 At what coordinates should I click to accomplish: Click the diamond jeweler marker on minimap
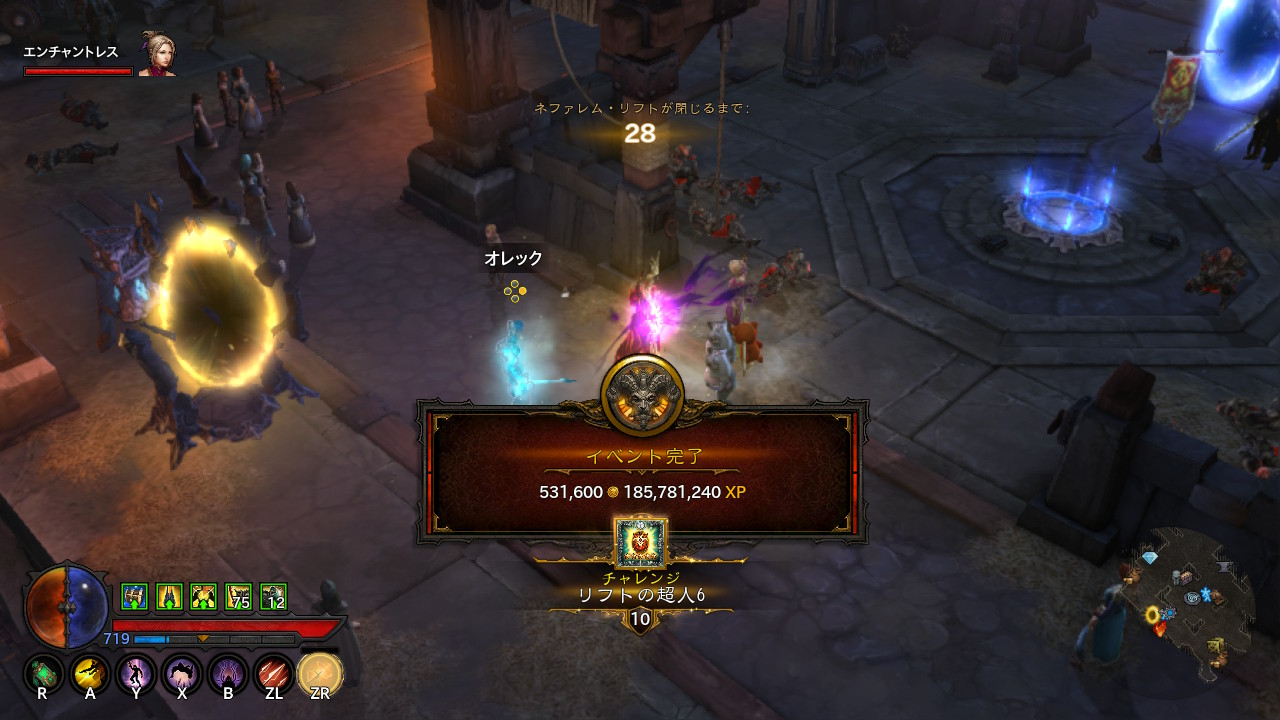pos(1149,558)
